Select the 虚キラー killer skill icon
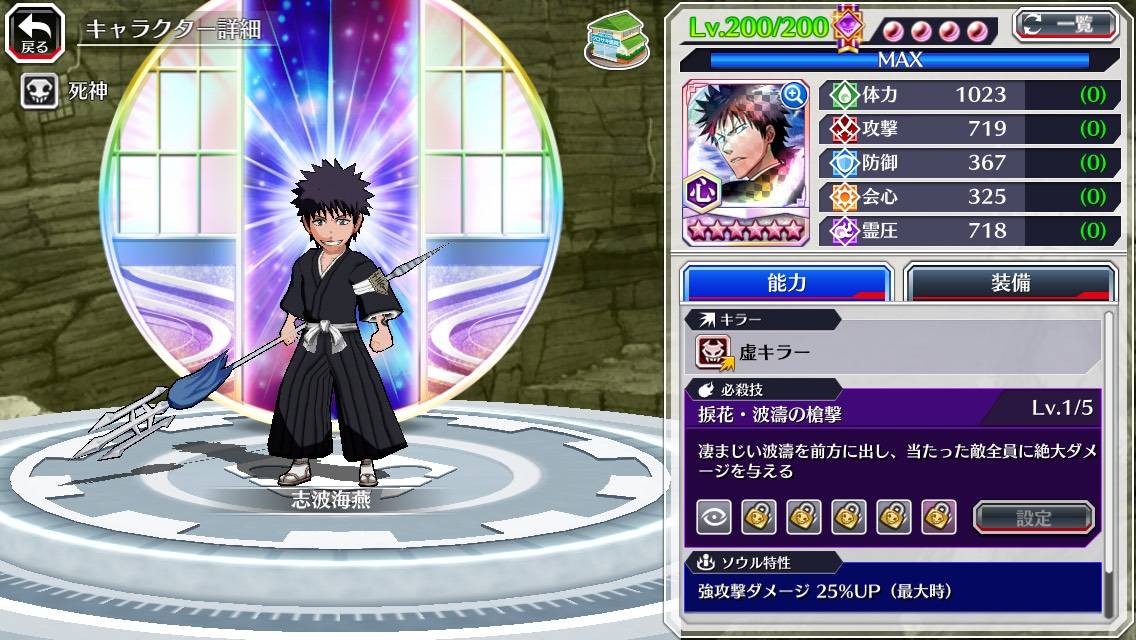The height and width of the screenshot is (640, 1136). point(714,352)
